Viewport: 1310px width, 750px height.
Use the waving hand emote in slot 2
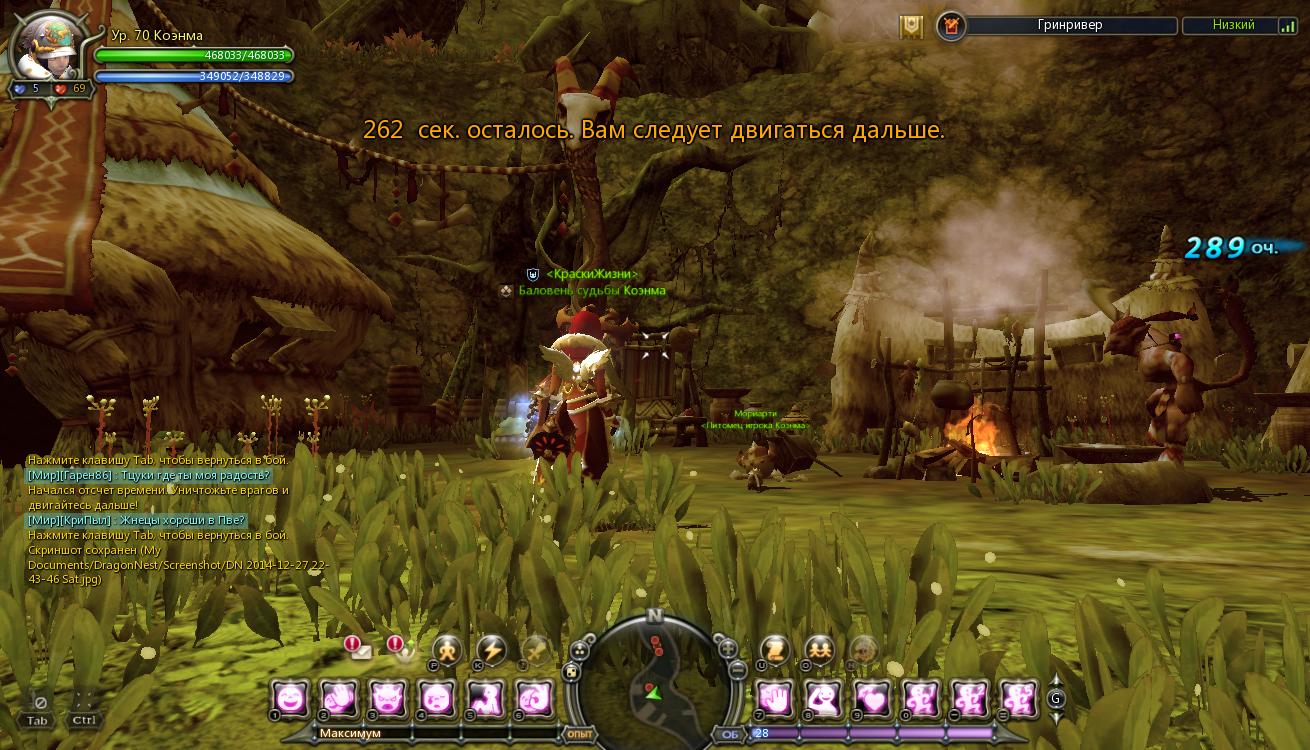click(339, 698)
